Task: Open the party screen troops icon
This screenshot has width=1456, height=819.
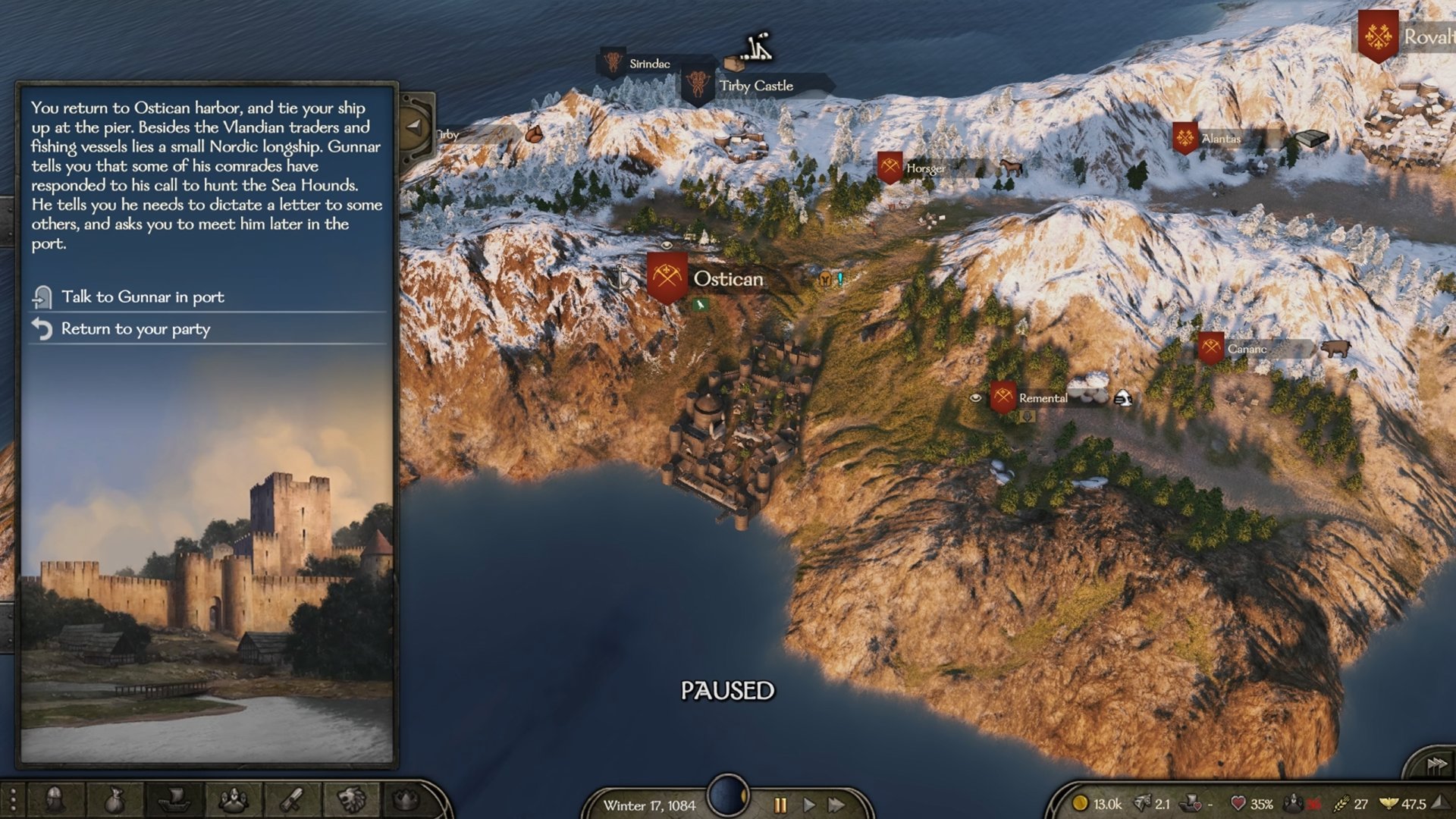Action: (x=234, y=799)
